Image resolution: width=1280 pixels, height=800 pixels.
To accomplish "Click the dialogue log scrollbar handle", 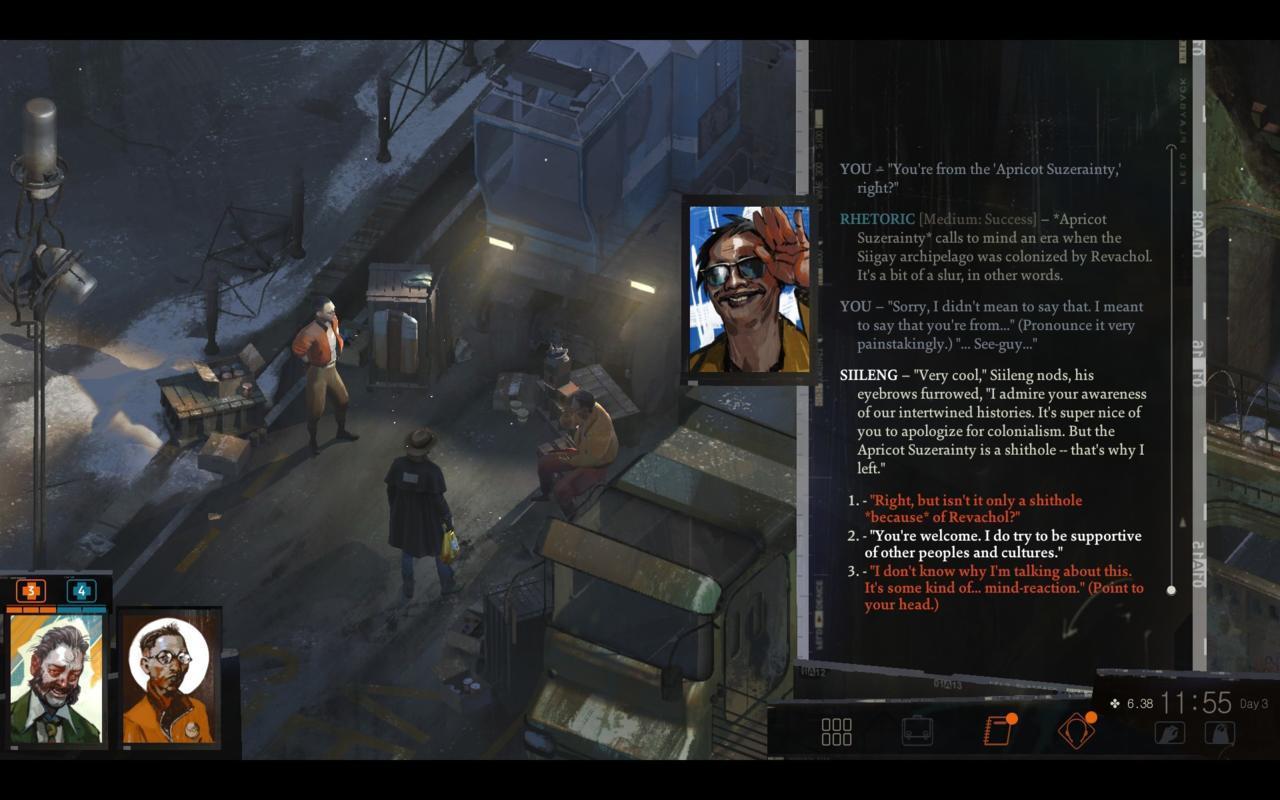I will (x=1171, y=590).
